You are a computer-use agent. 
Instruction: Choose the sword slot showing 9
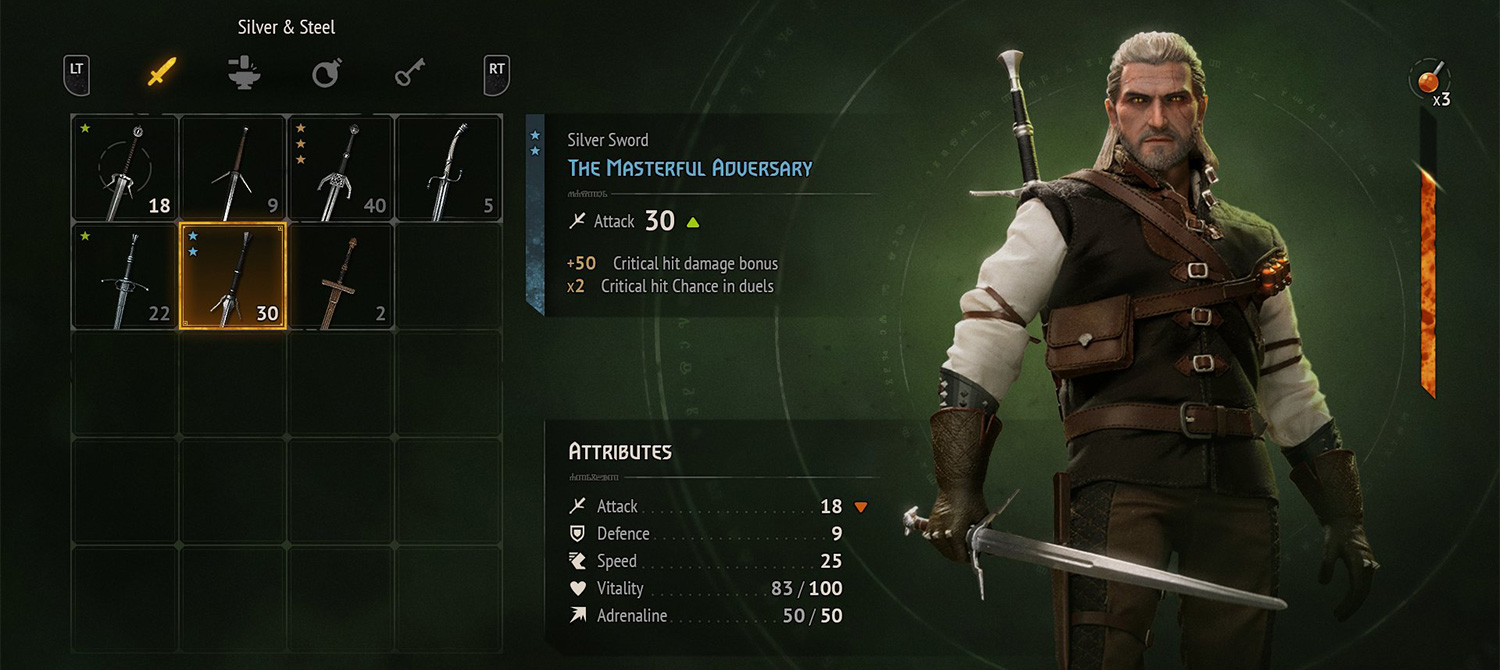pyautogui.click(x=233, y=168)
